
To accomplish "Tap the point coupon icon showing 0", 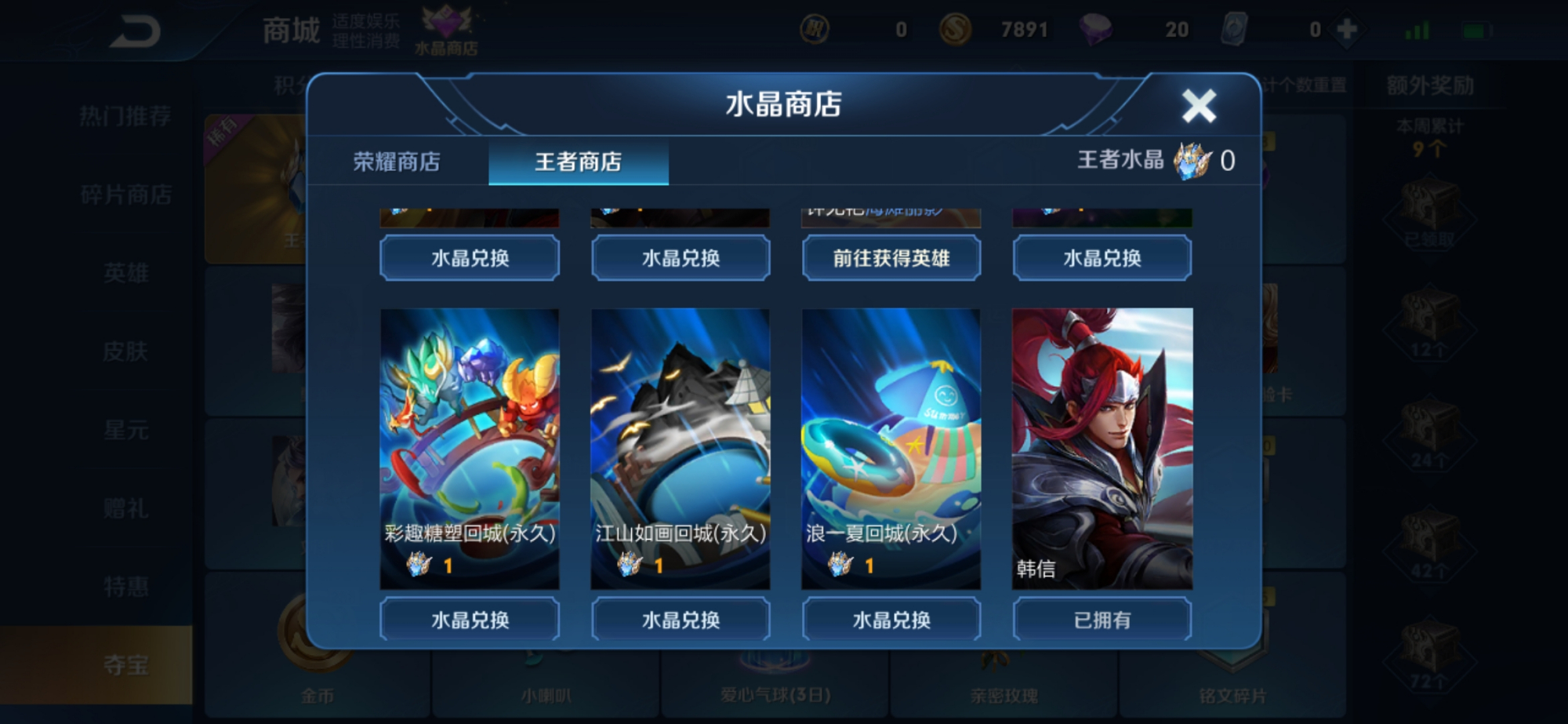I will (x=817, y=28).
